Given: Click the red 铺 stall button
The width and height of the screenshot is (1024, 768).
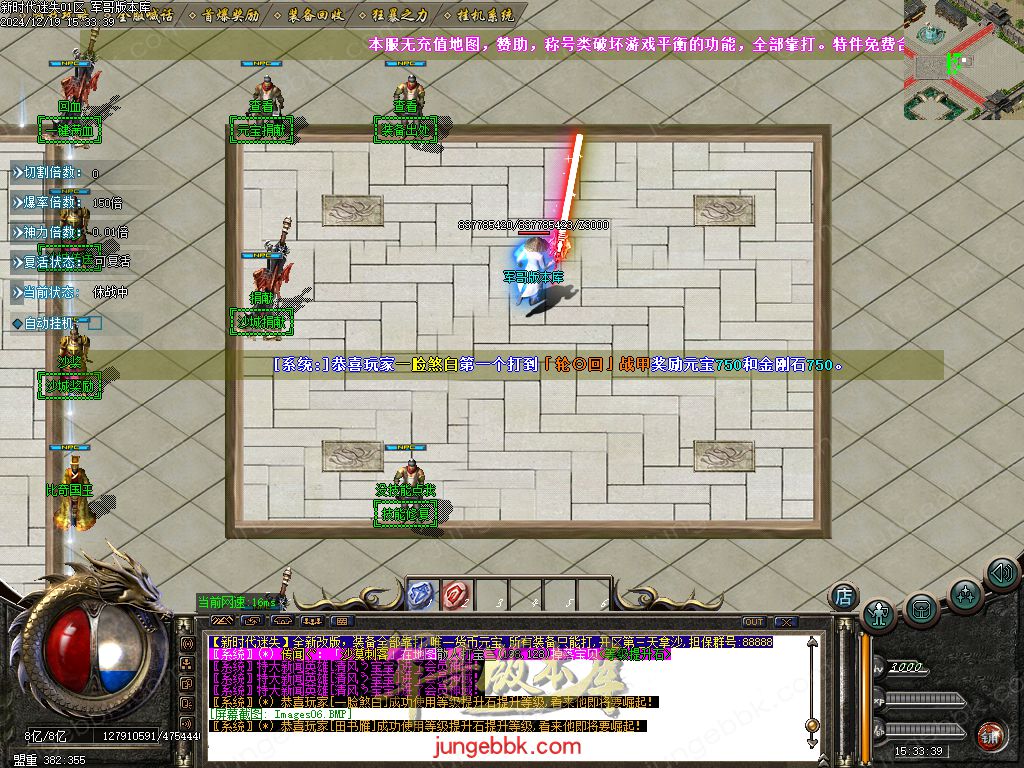Looking at the screenshot, I should (x=992, y=734).
